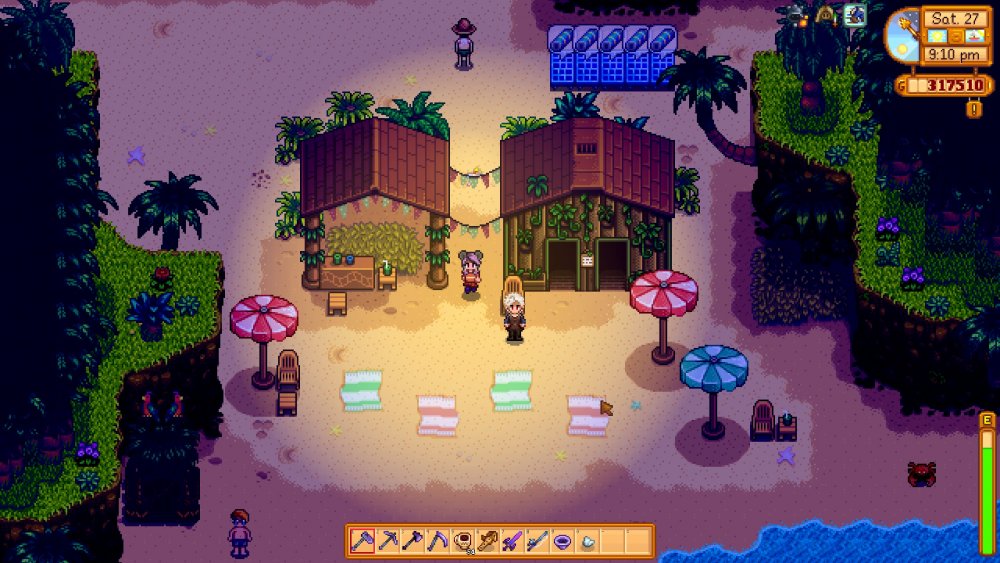Image resolution: width=1000 pixels, height=563 pixels.
Task: Click the speed buff icon
Action: tap(855, 14)
